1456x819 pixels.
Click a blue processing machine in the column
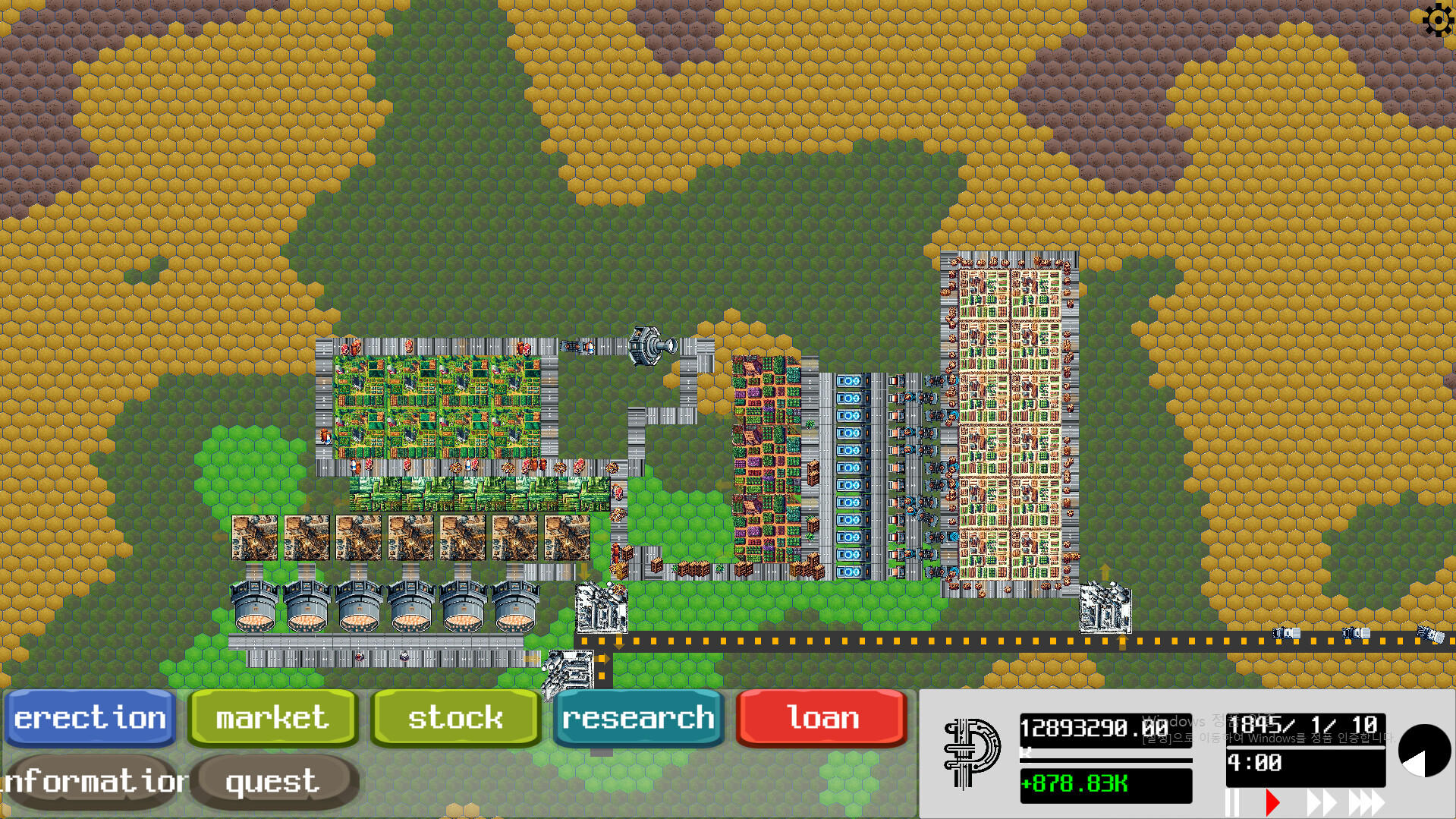(x=851, y=448)
